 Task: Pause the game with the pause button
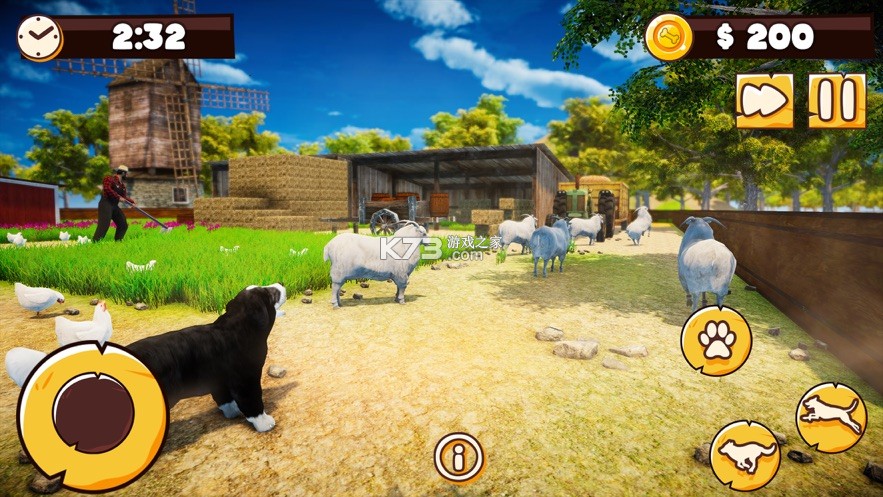tap(837, 101)
